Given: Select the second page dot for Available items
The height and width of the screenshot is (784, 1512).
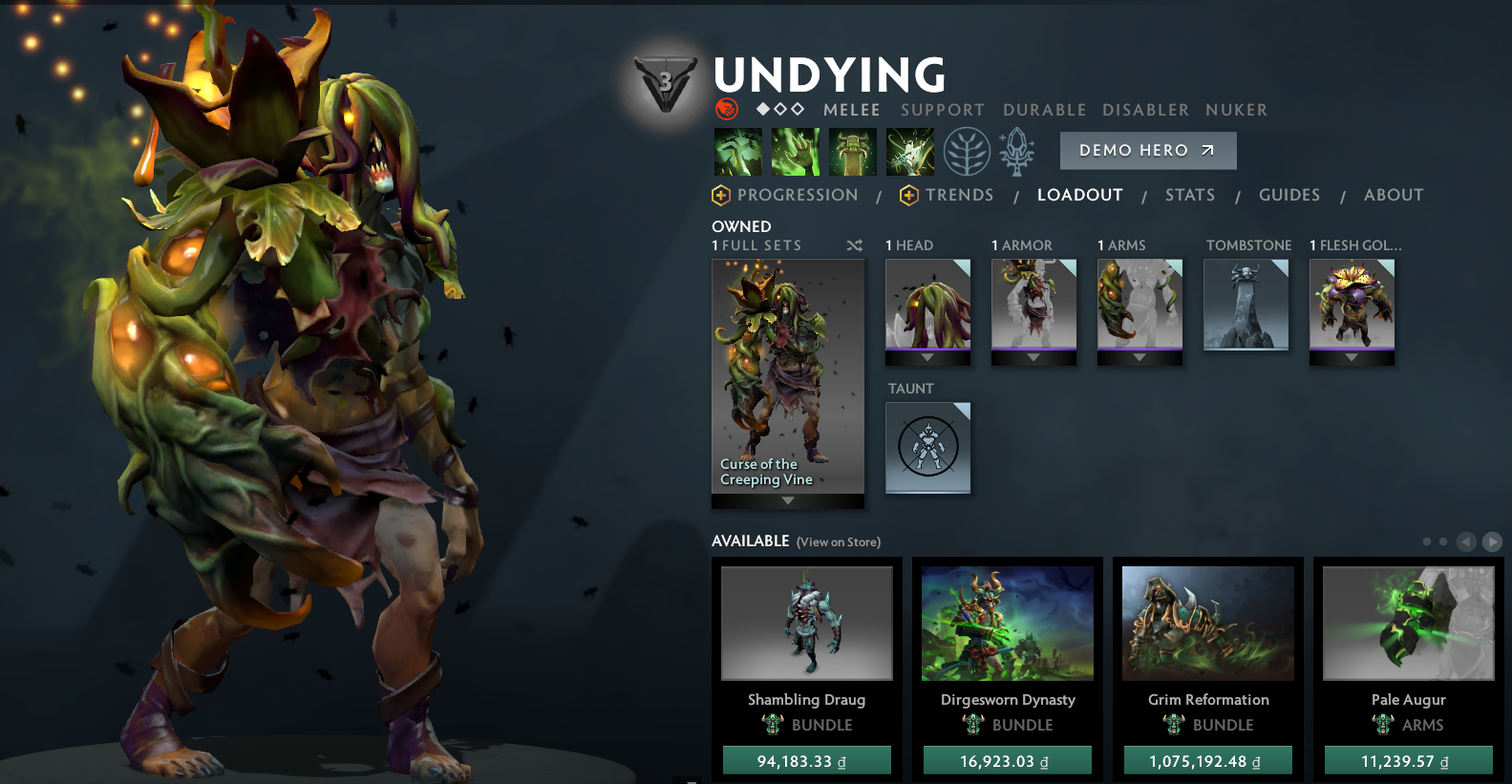Looking at the screenshot, I should pyautogui.click(x=1442, y=541).
